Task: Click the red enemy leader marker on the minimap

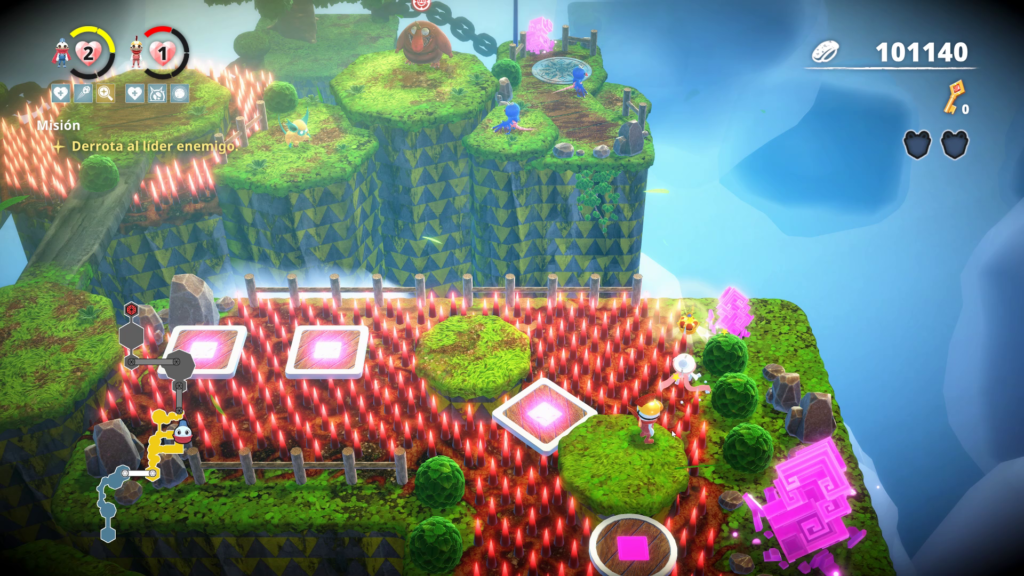Action: click(131, 308)
